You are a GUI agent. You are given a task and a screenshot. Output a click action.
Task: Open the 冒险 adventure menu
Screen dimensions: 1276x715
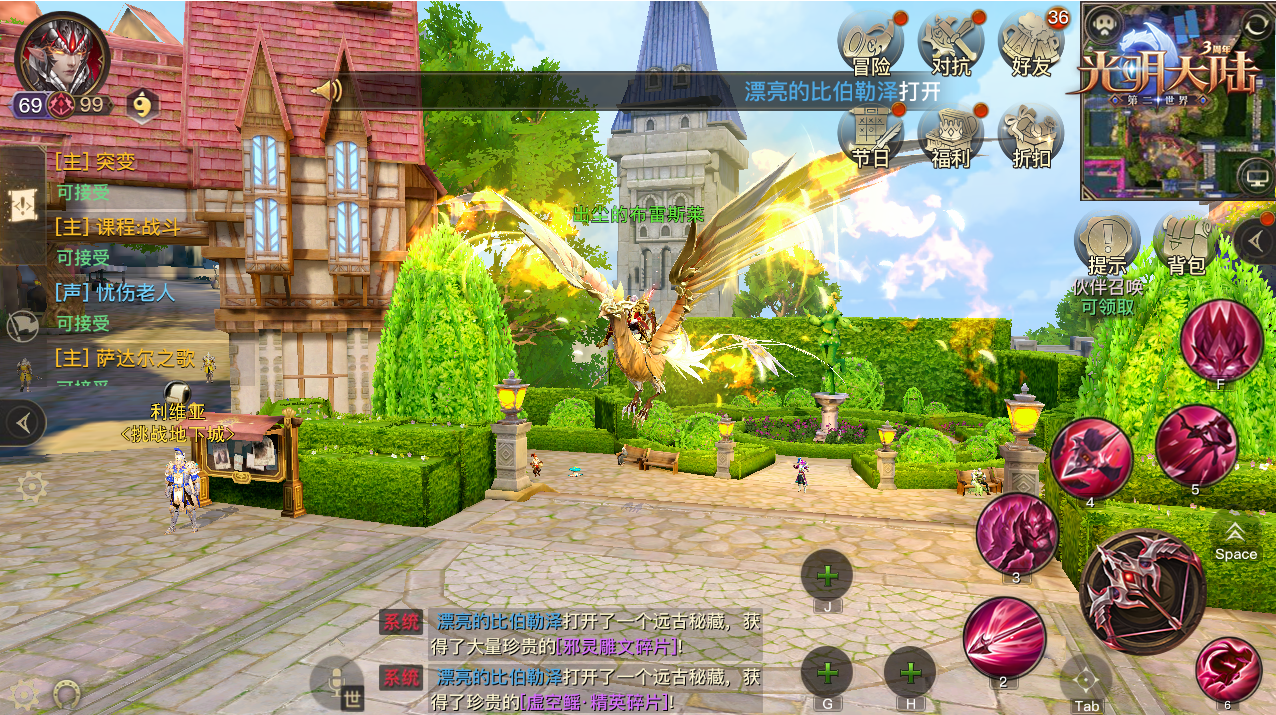point(870,44)
